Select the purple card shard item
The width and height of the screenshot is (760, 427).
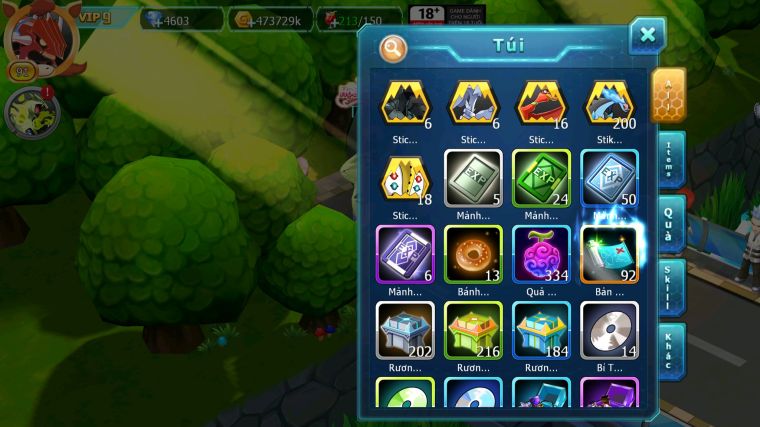pos(405,254)
